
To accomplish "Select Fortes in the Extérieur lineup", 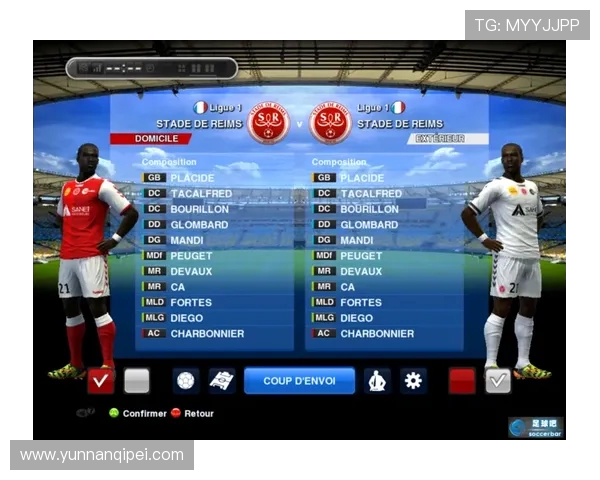I will (x=360, y=302).
